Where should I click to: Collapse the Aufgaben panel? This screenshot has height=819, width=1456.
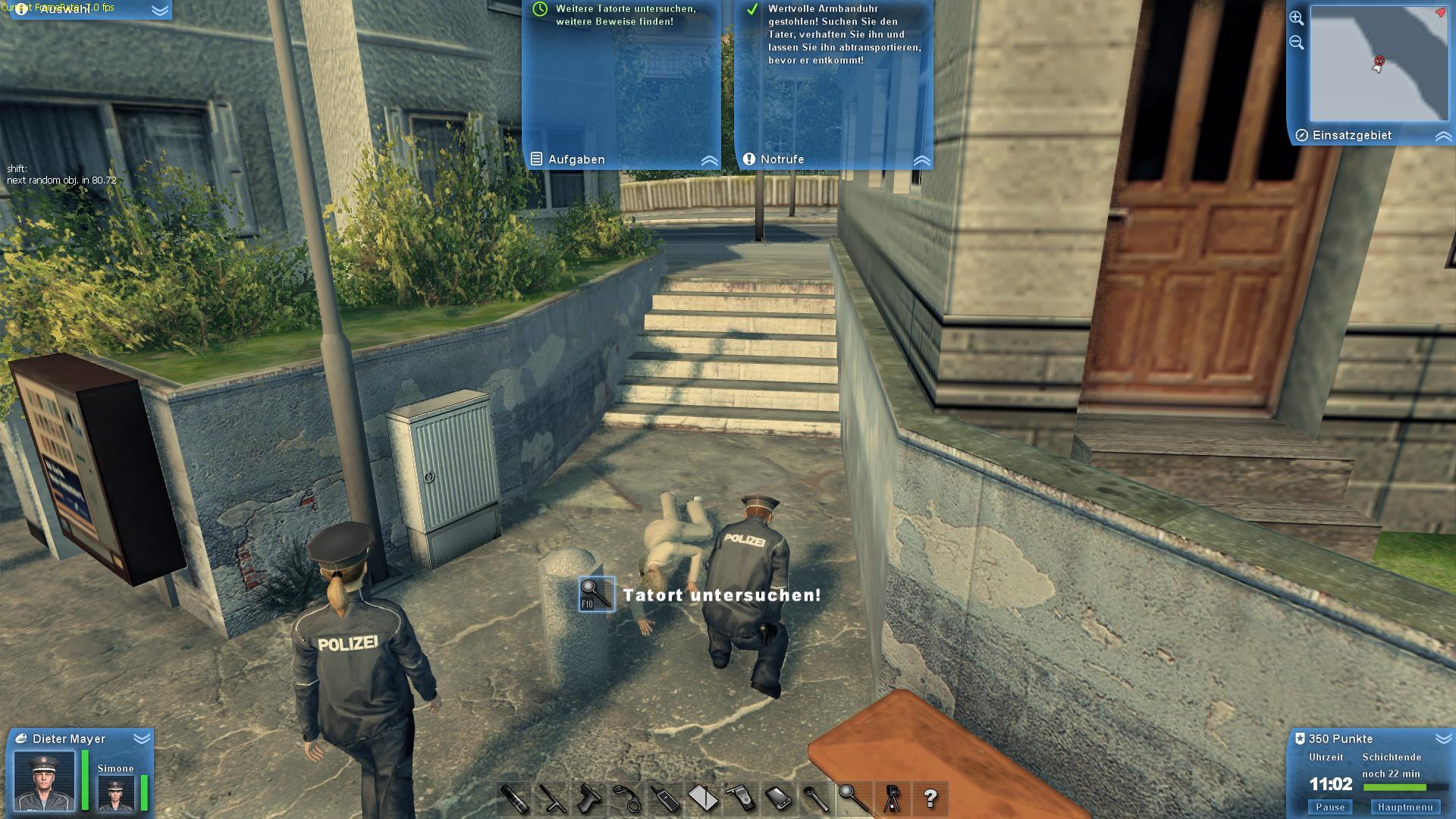coord(708,159)
